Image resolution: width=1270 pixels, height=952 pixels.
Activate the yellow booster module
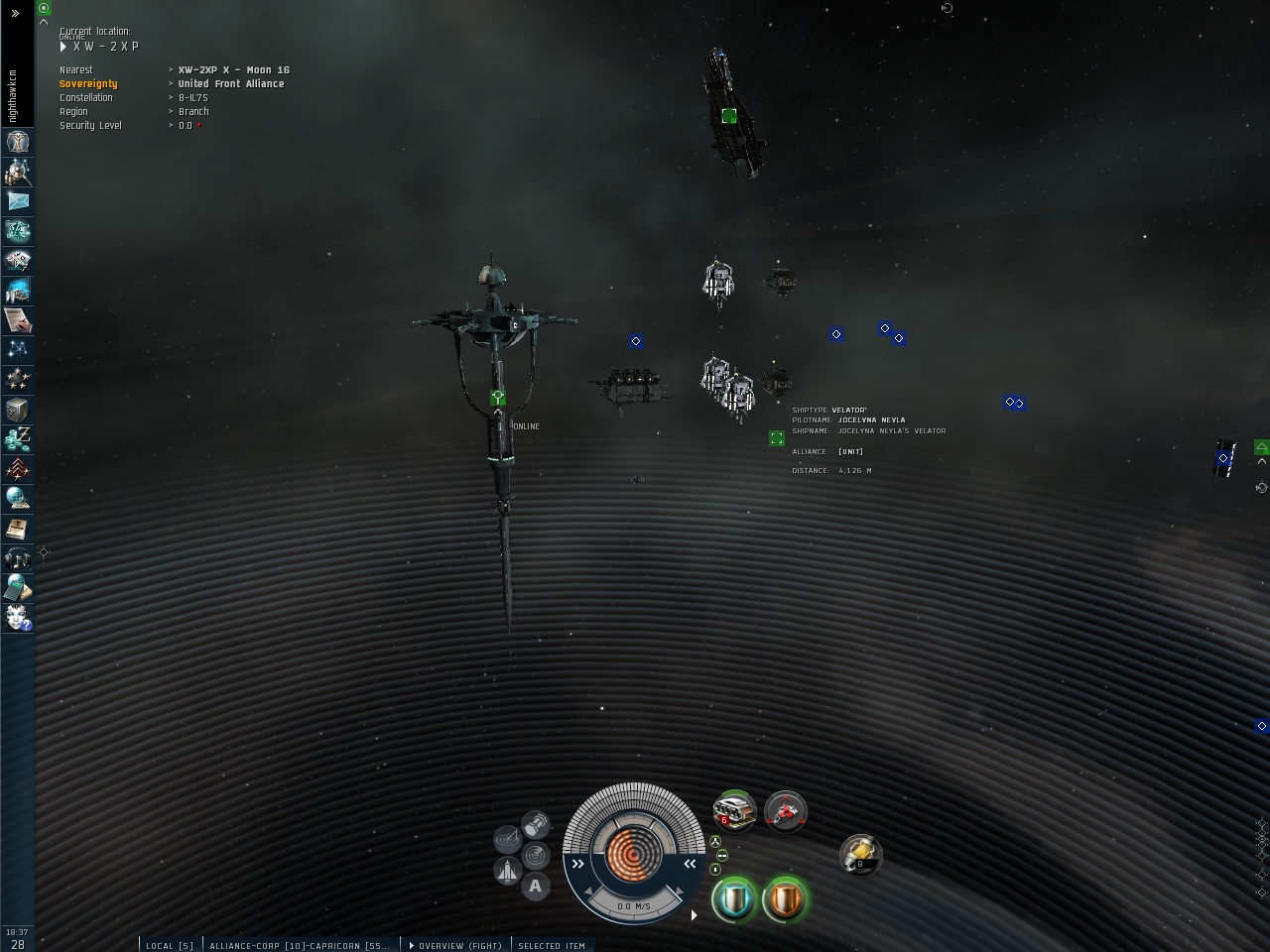(860, 855)
